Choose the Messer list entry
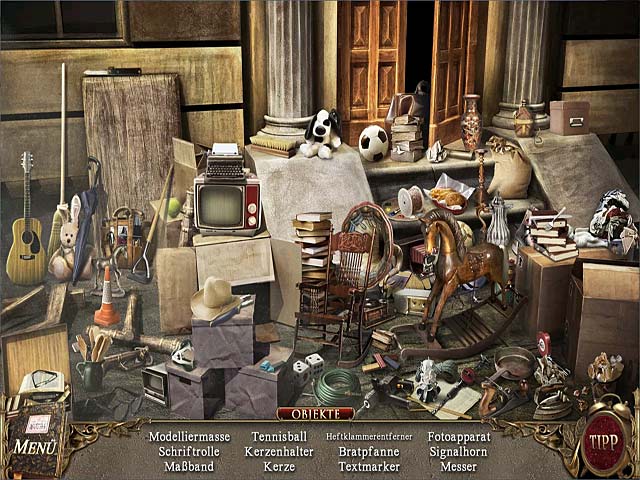The image size is (640, 480). point(459,467)
